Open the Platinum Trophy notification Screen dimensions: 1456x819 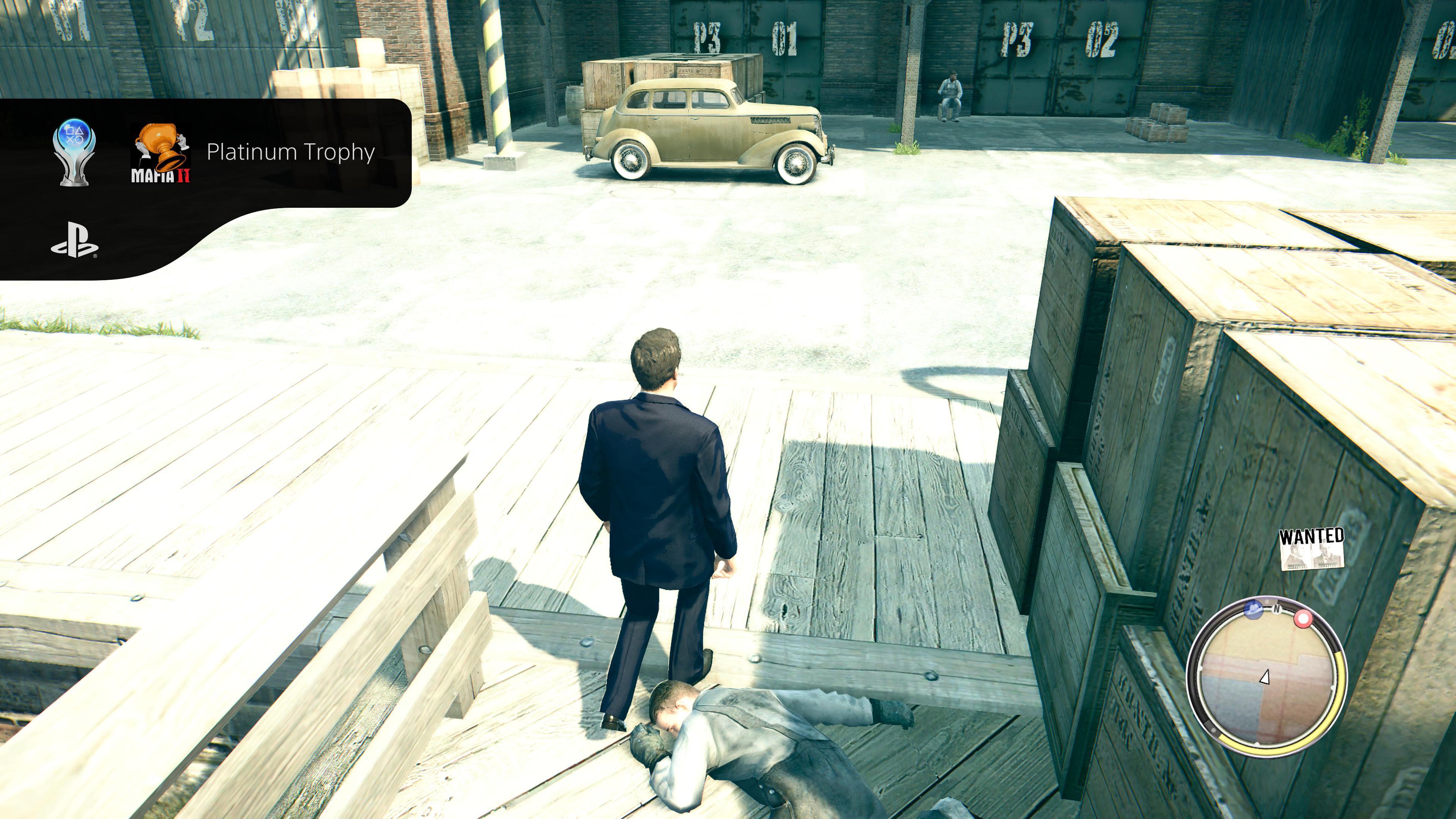point(290,152)
